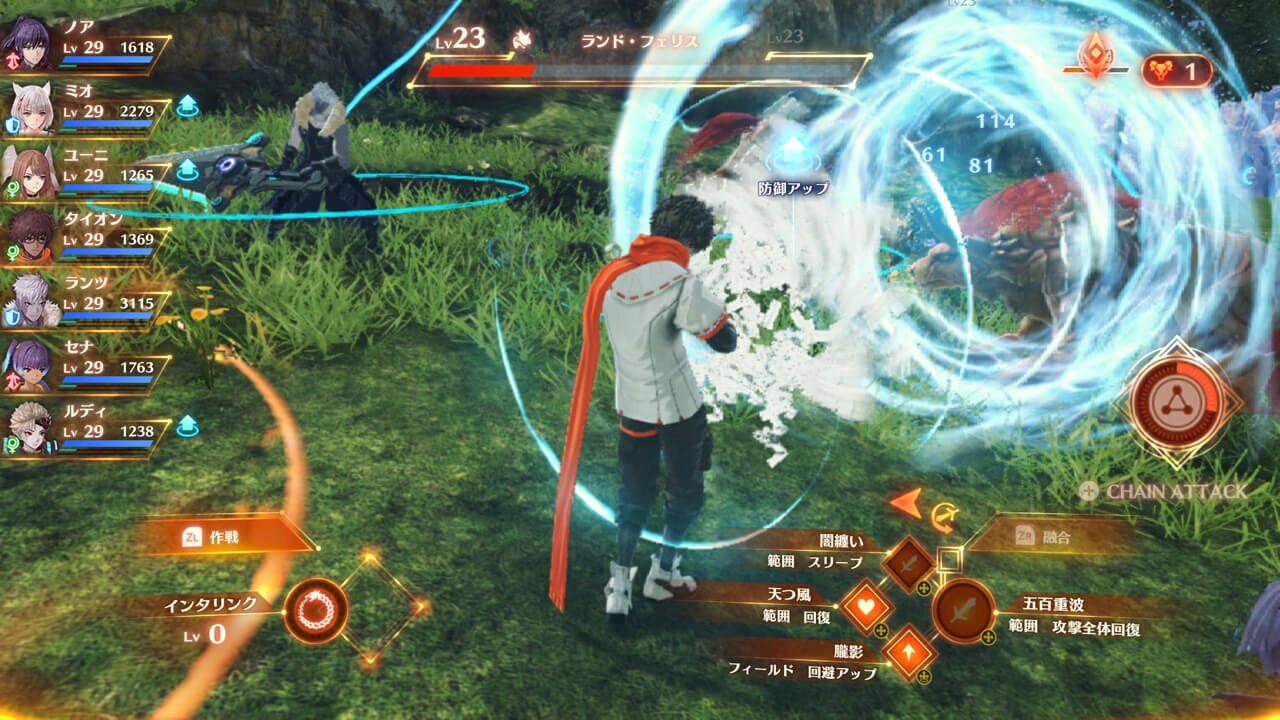
Task: Select the ランド・フェリス enemy target bar
Action: [640, 70]
